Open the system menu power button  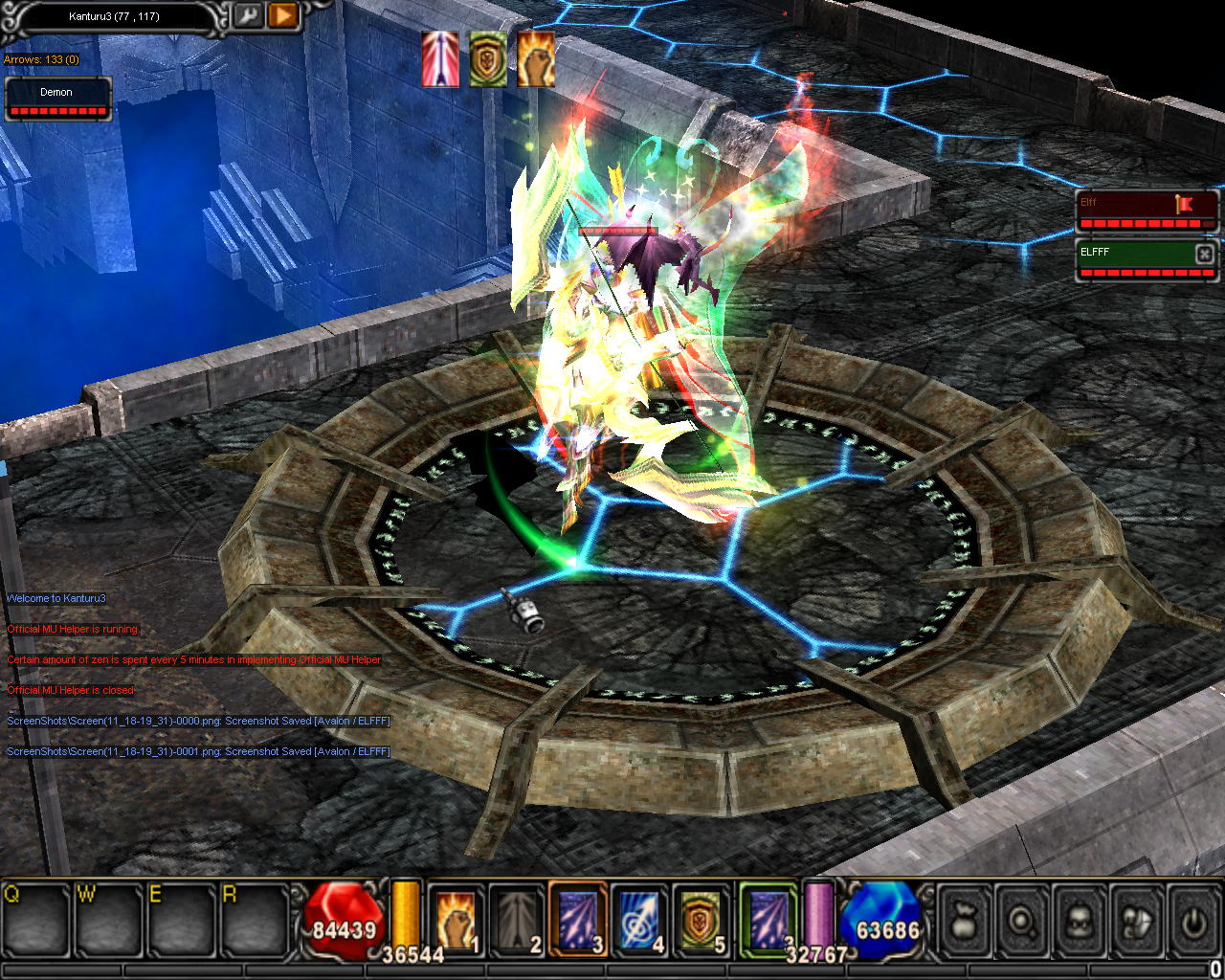tap(1192, 921)
